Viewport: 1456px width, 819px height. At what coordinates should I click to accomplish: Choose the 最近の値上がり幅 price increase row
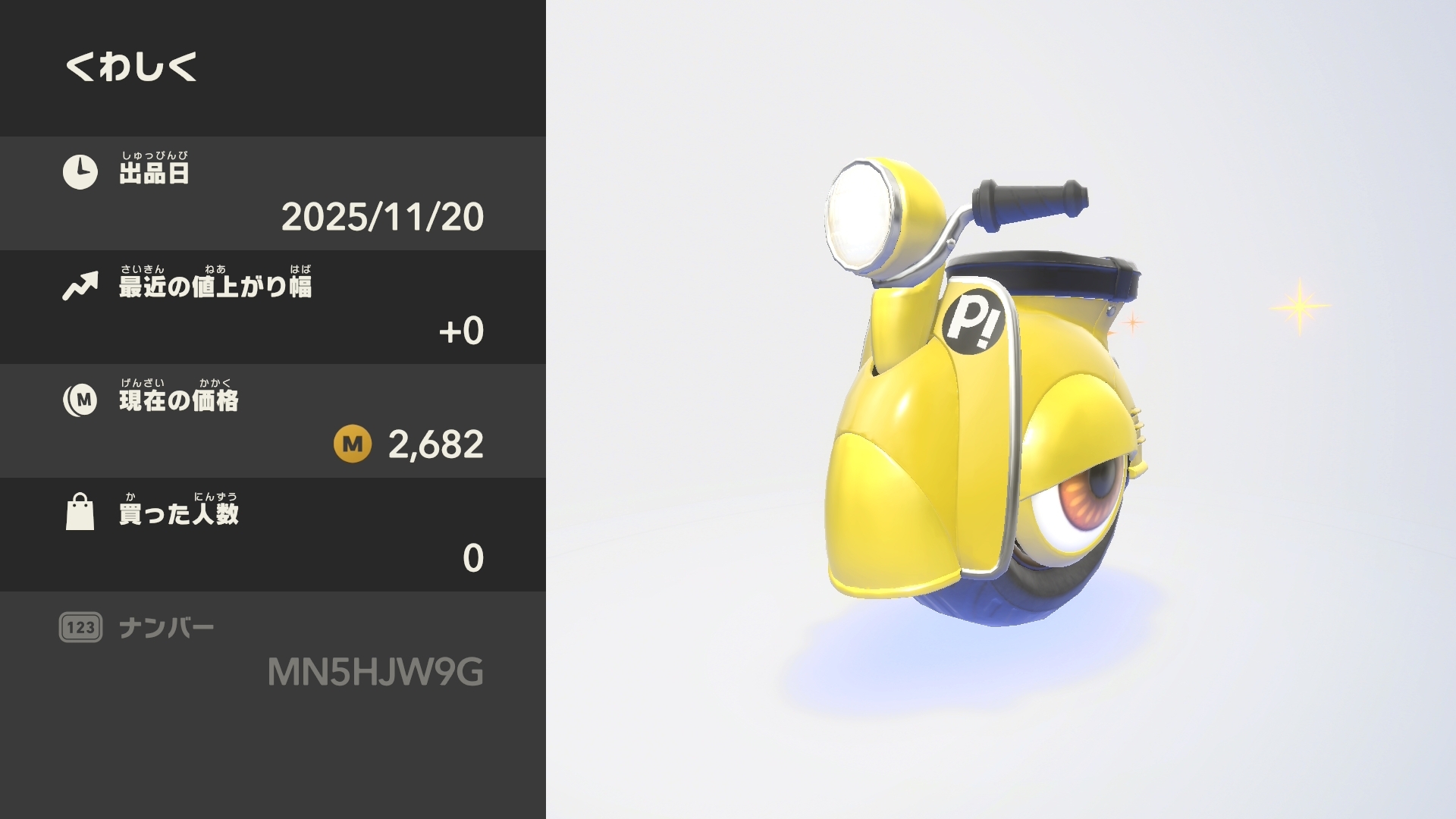(x=273, y=307)
